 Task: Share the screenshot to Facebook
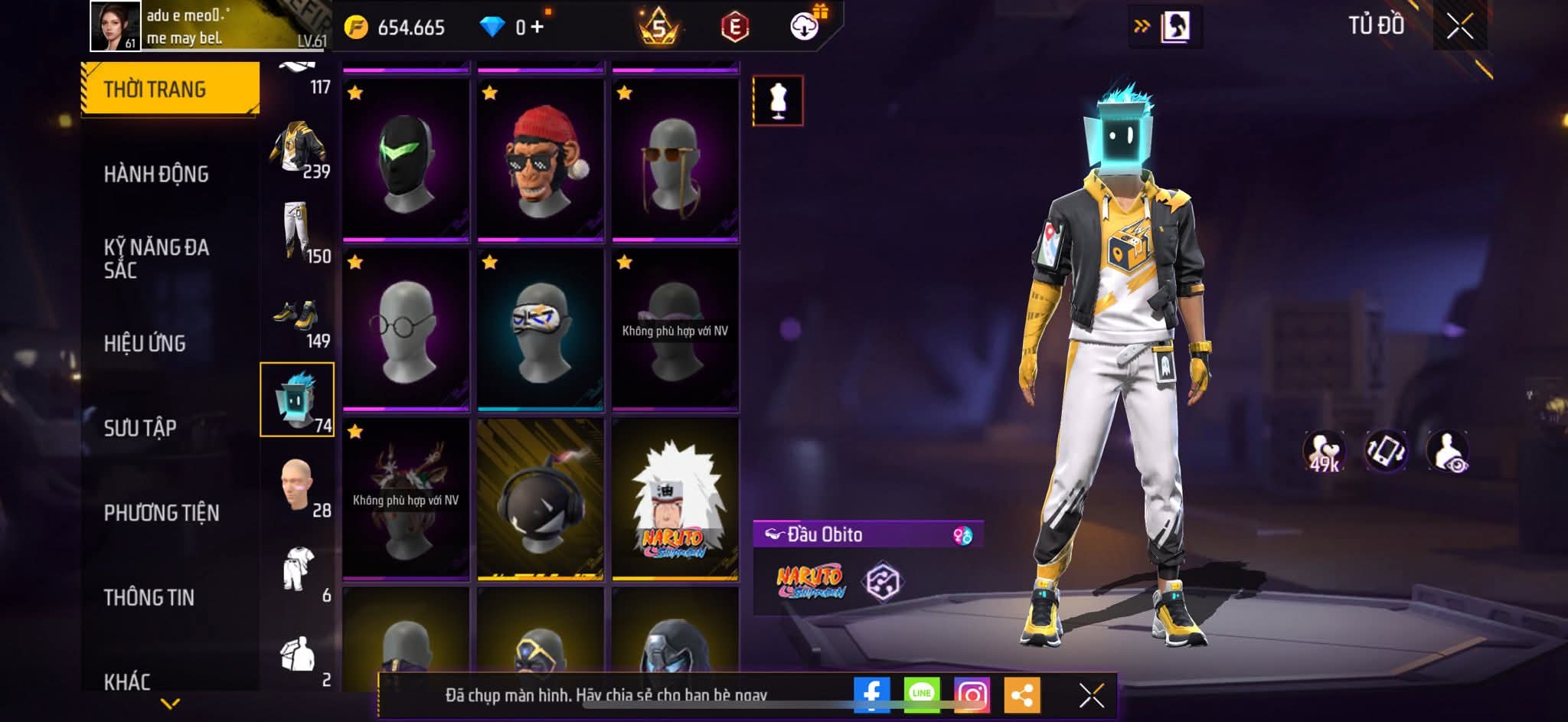(x=871, y=694)
